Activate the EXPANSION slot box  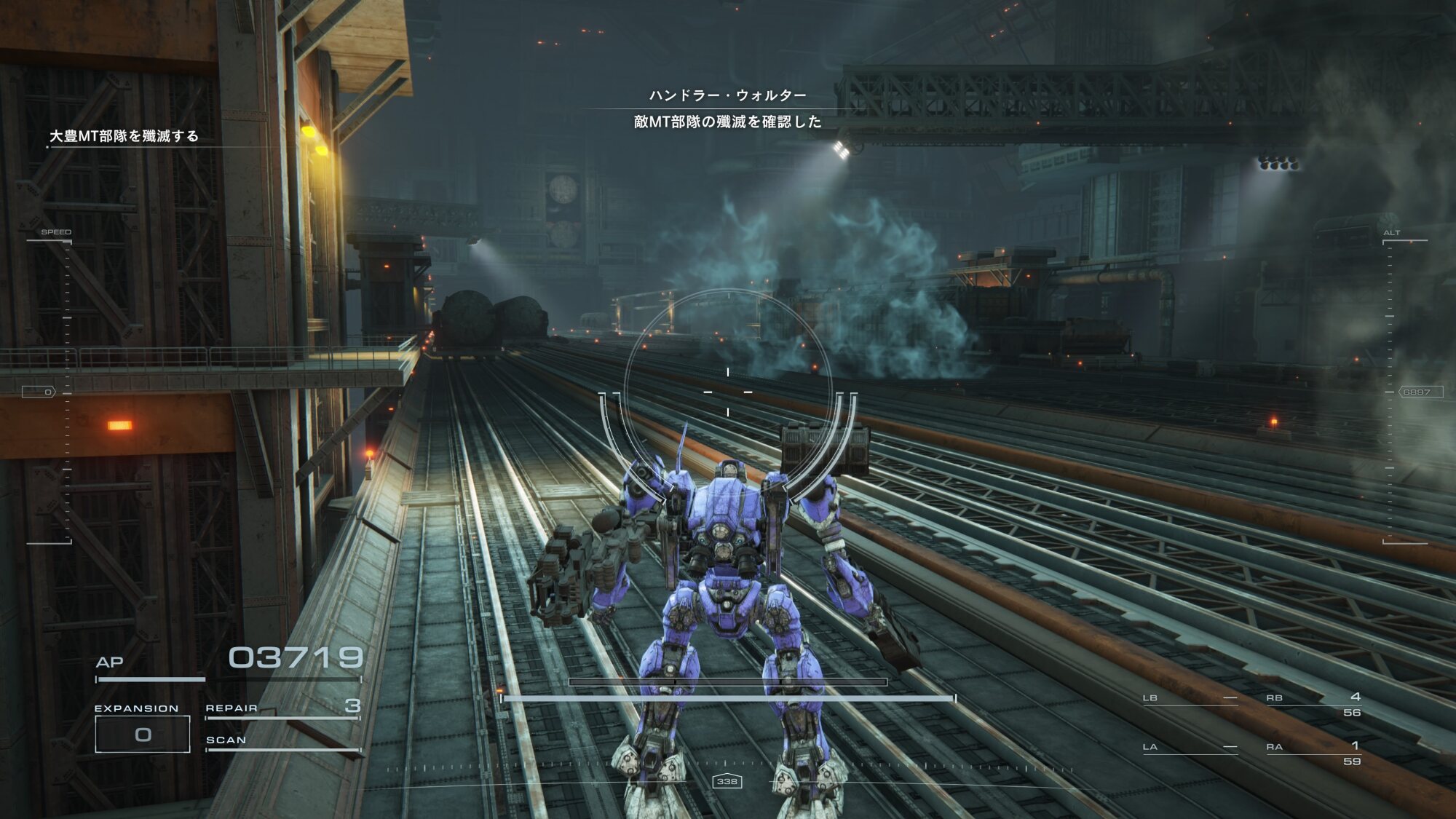[x=143, y=734]
